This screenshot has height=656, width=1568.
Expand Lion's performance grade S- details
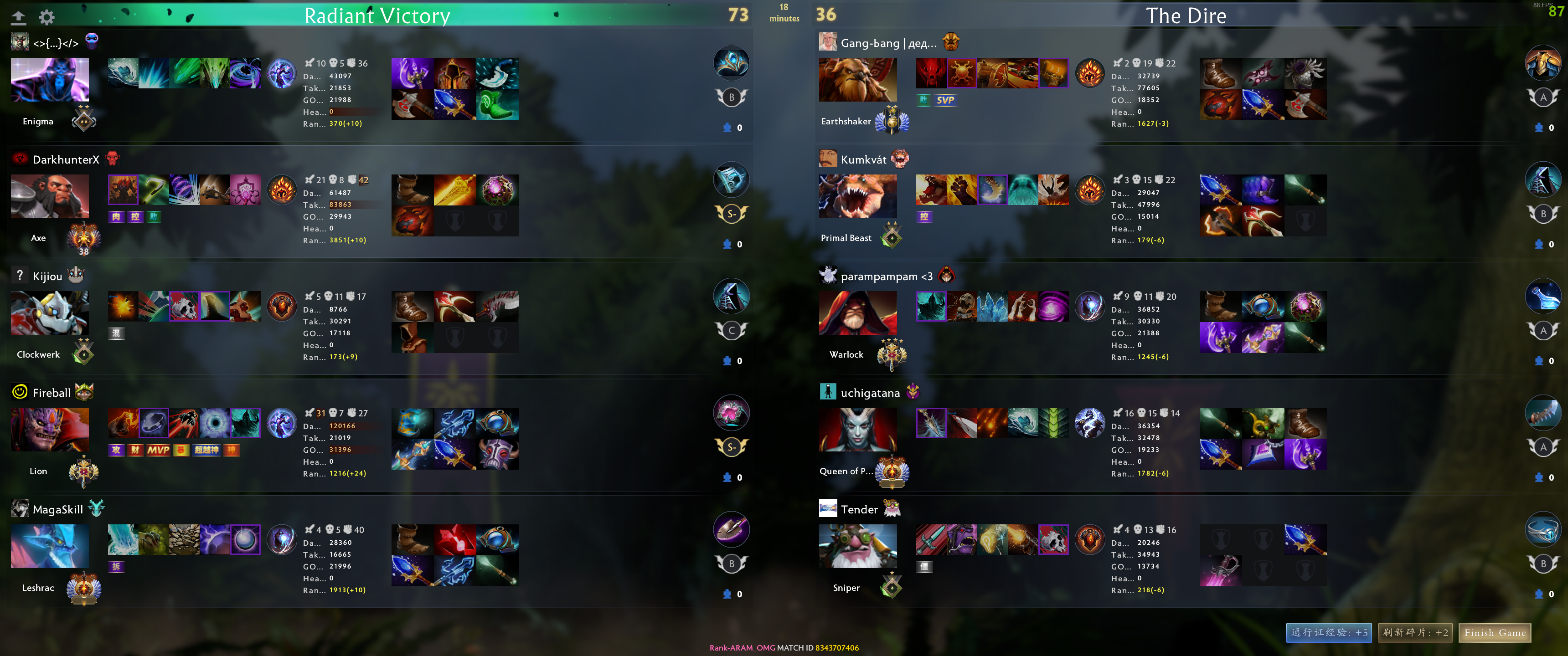click(x=731, y=446)
